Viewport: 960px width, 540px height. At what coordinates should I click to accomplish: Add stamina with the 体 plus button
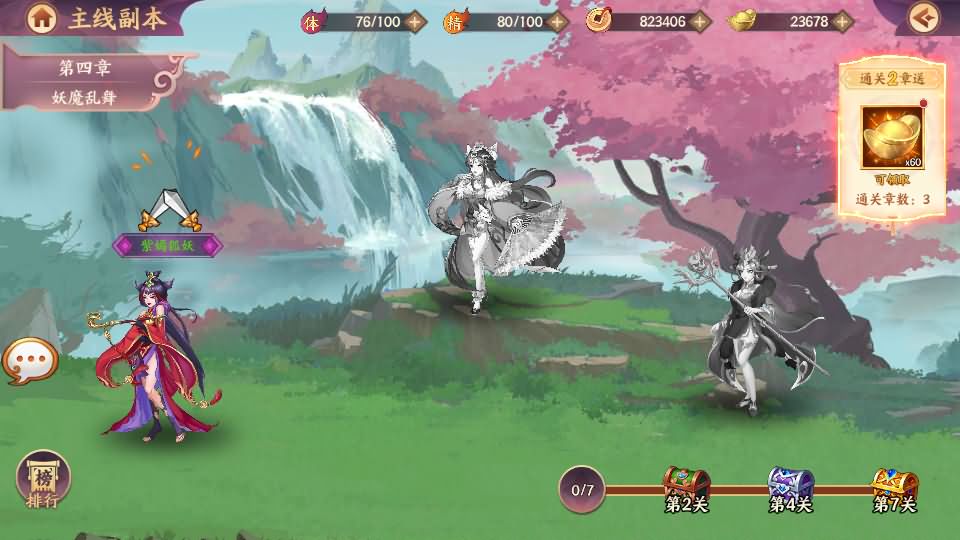pyautogui.click(x=416, y=21)
